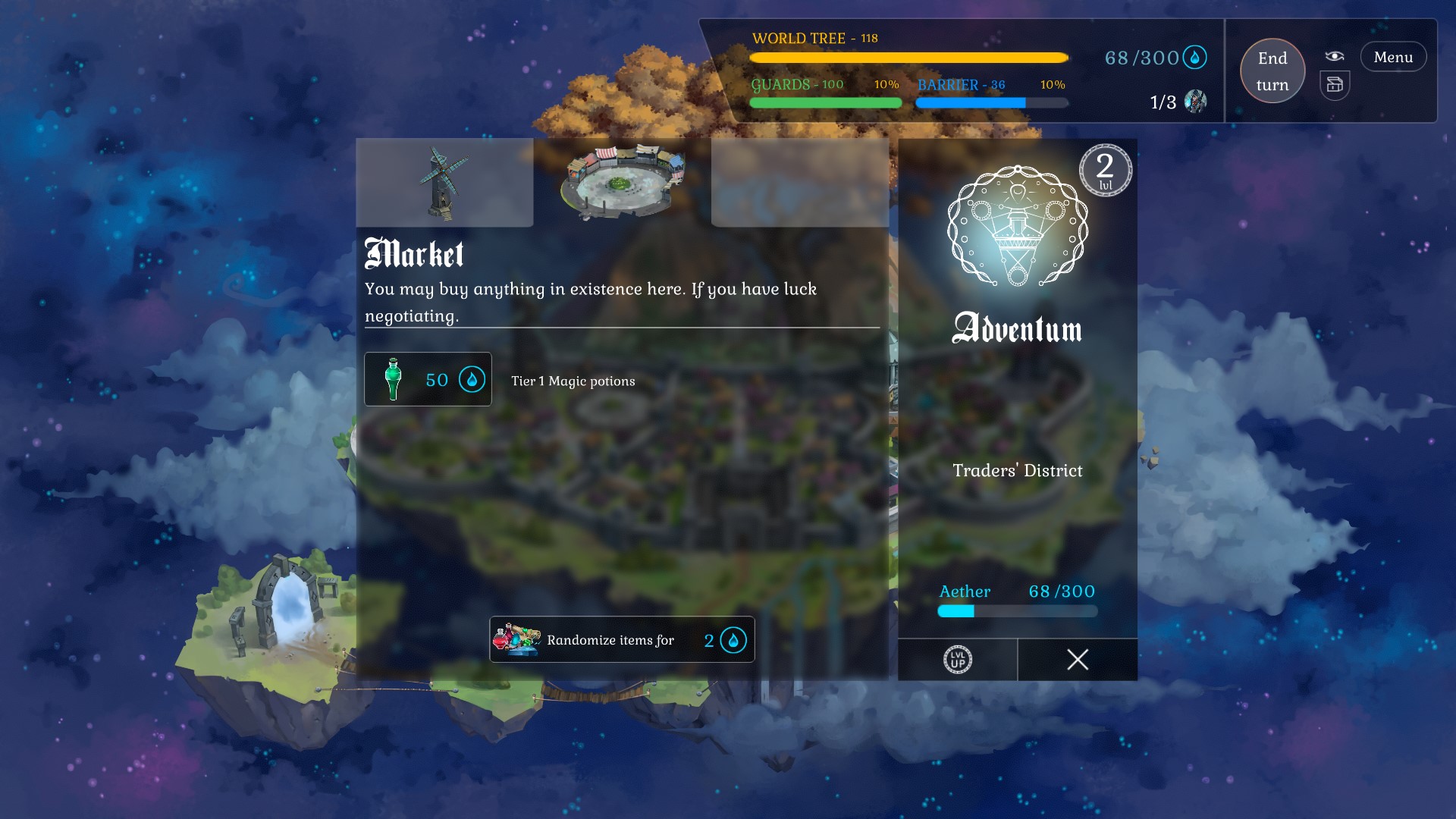Image resolution: width=1456 pixels, height=819 pixels.
Task: Open the Menu
Action: (1393, 56)
